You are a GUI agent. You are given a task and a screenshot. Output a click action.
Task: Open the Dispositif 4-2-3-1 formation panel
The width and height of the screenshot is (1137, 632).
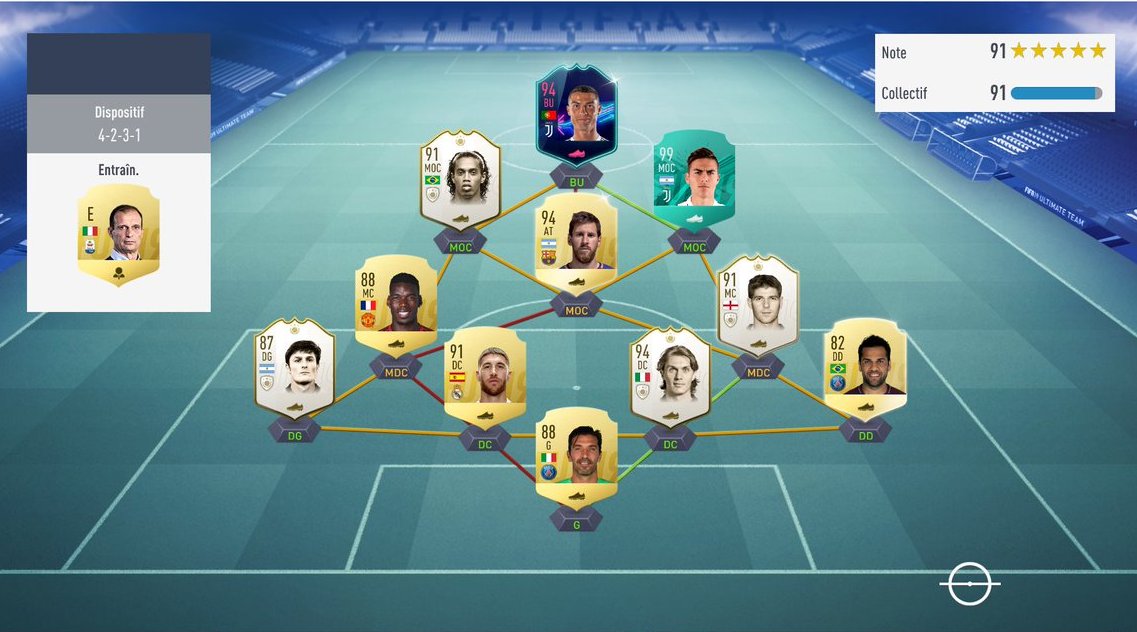click(118, 124)
